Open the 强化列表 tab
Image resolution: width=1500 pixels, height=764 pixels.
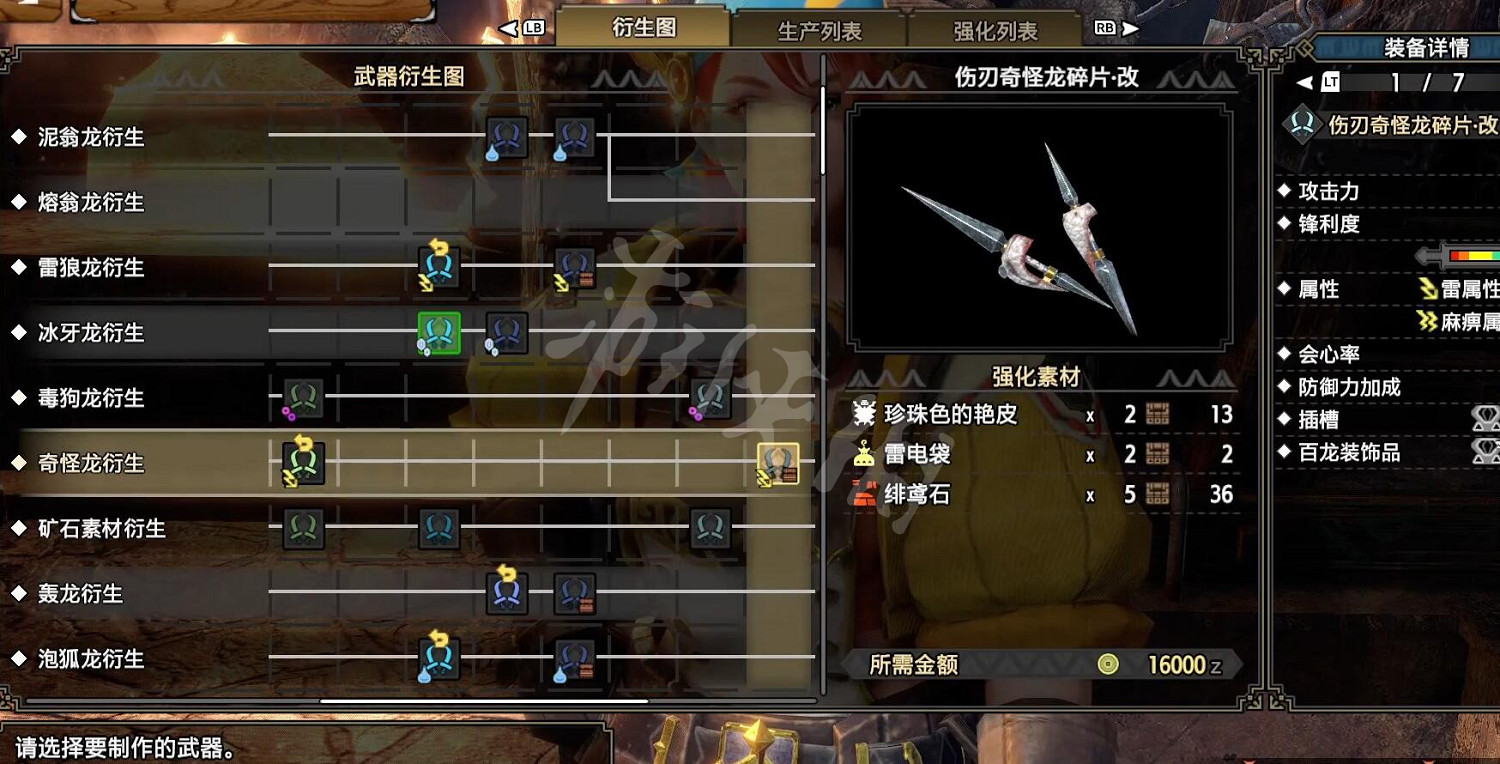point(992,31)
